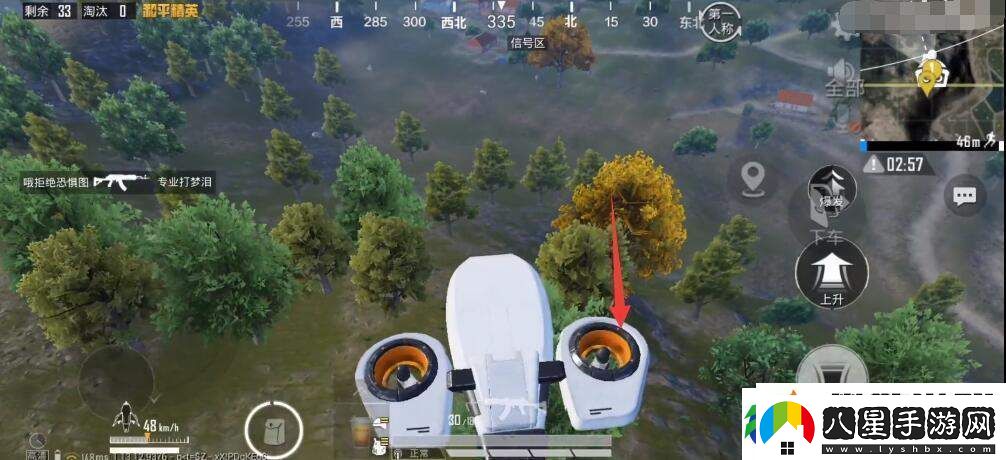Viewport: 1006px width, 460px height.
Task: Toggle the 第一人称 first-person view button
Action: (723, 23)
